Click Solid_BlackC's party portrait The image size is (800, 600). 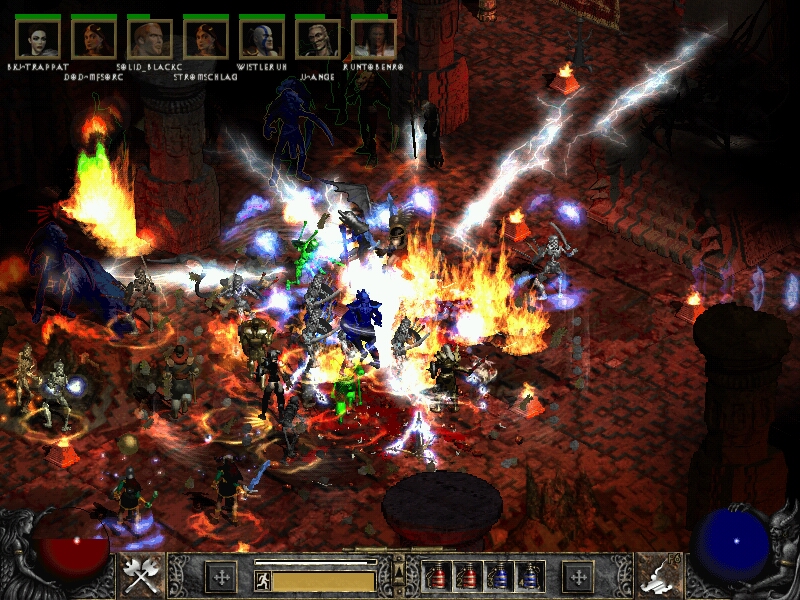pyautogui.click(x=150, y=39)
